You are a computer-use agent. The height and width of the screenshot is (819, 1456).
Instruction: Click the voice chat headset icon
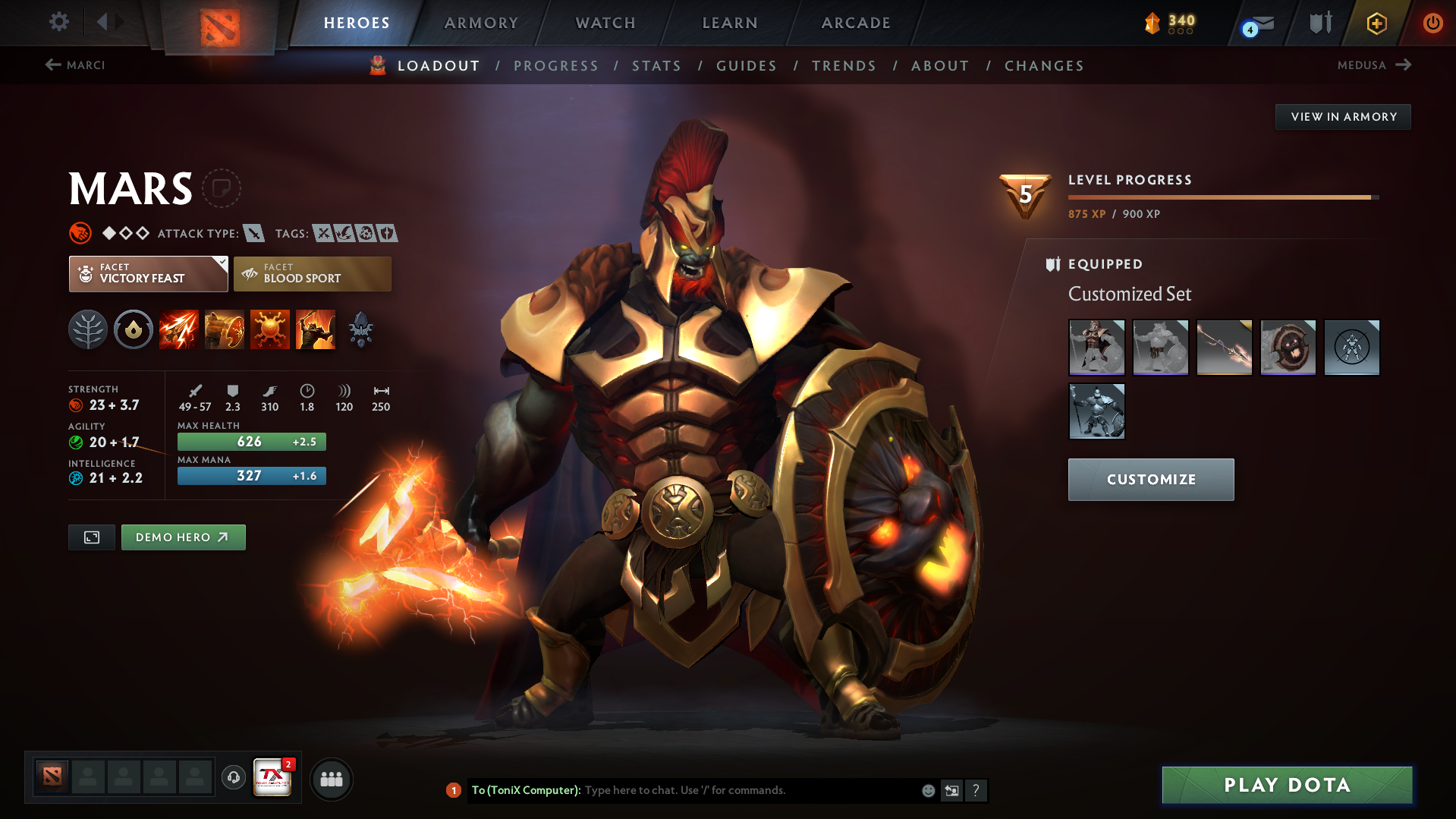click(233, 778)
